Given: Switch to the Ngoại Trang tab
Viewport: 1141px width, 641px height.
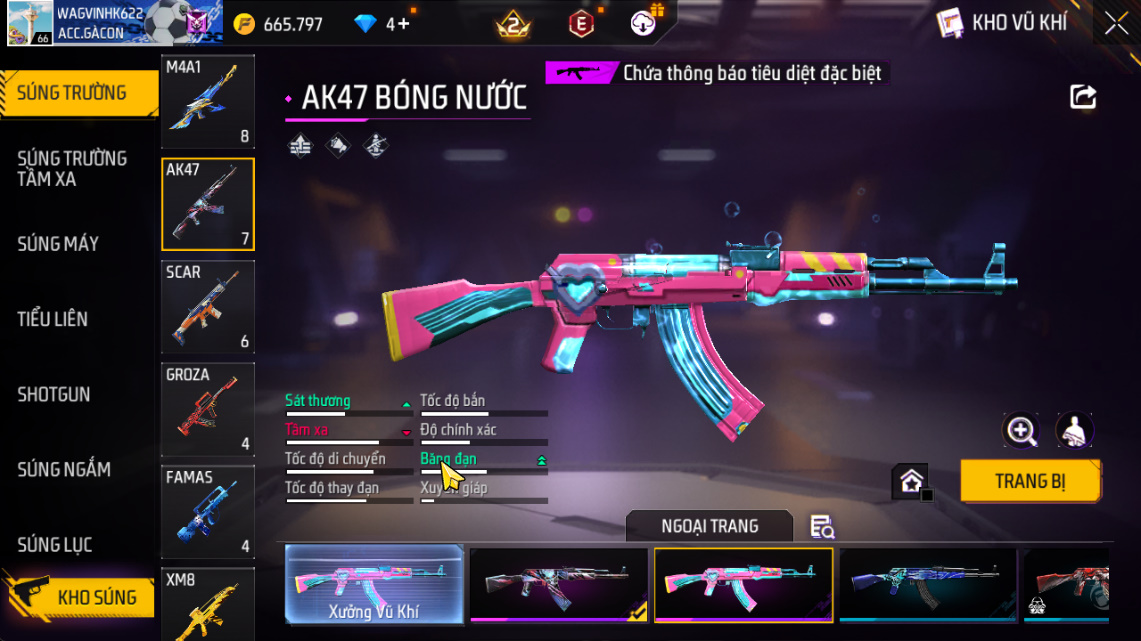Looking at the screenshot, I should (x=709, y=526).
